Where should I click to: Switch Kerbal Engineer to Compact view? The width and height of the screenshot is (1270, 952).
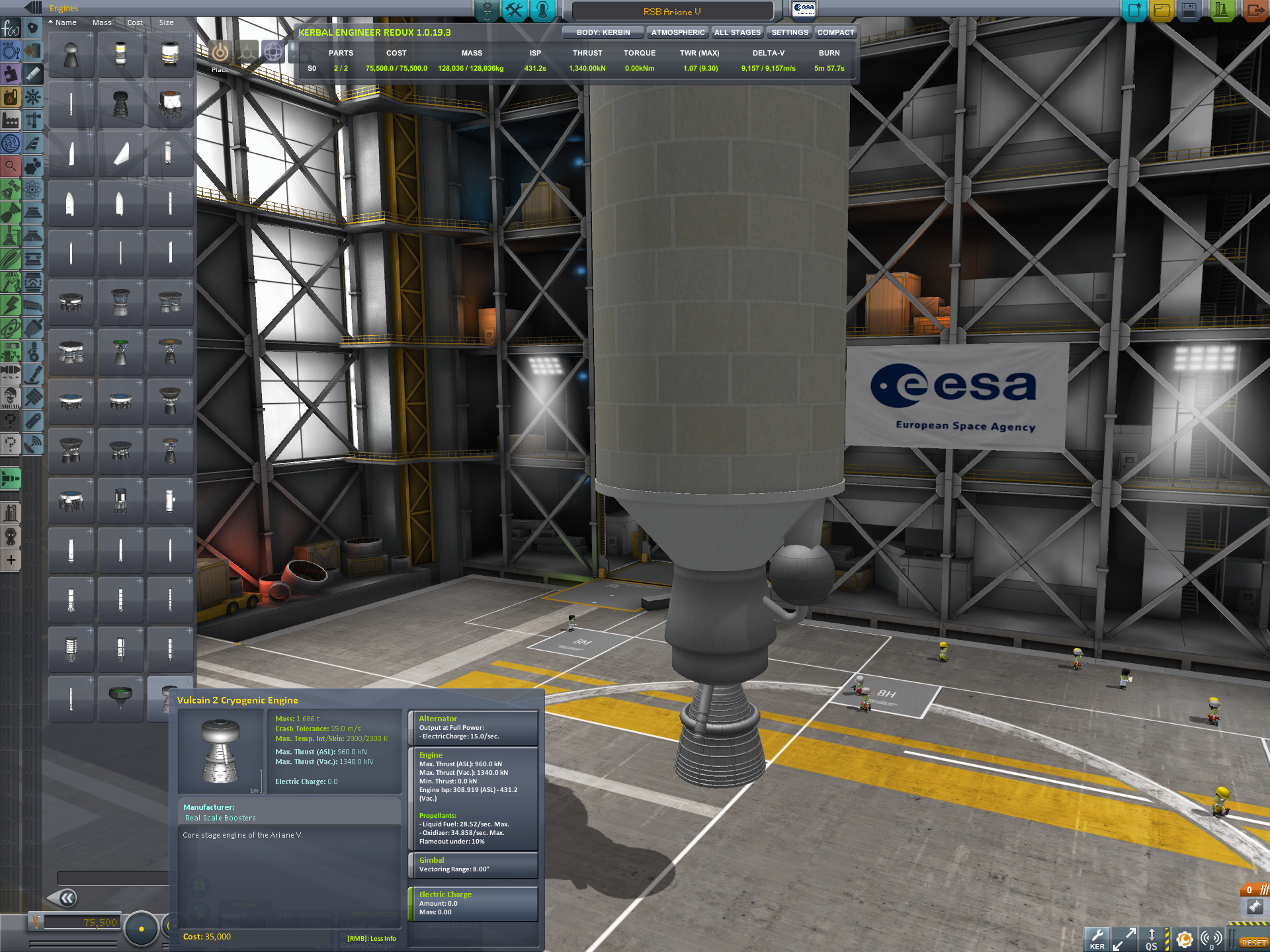[x=835, y=32]
